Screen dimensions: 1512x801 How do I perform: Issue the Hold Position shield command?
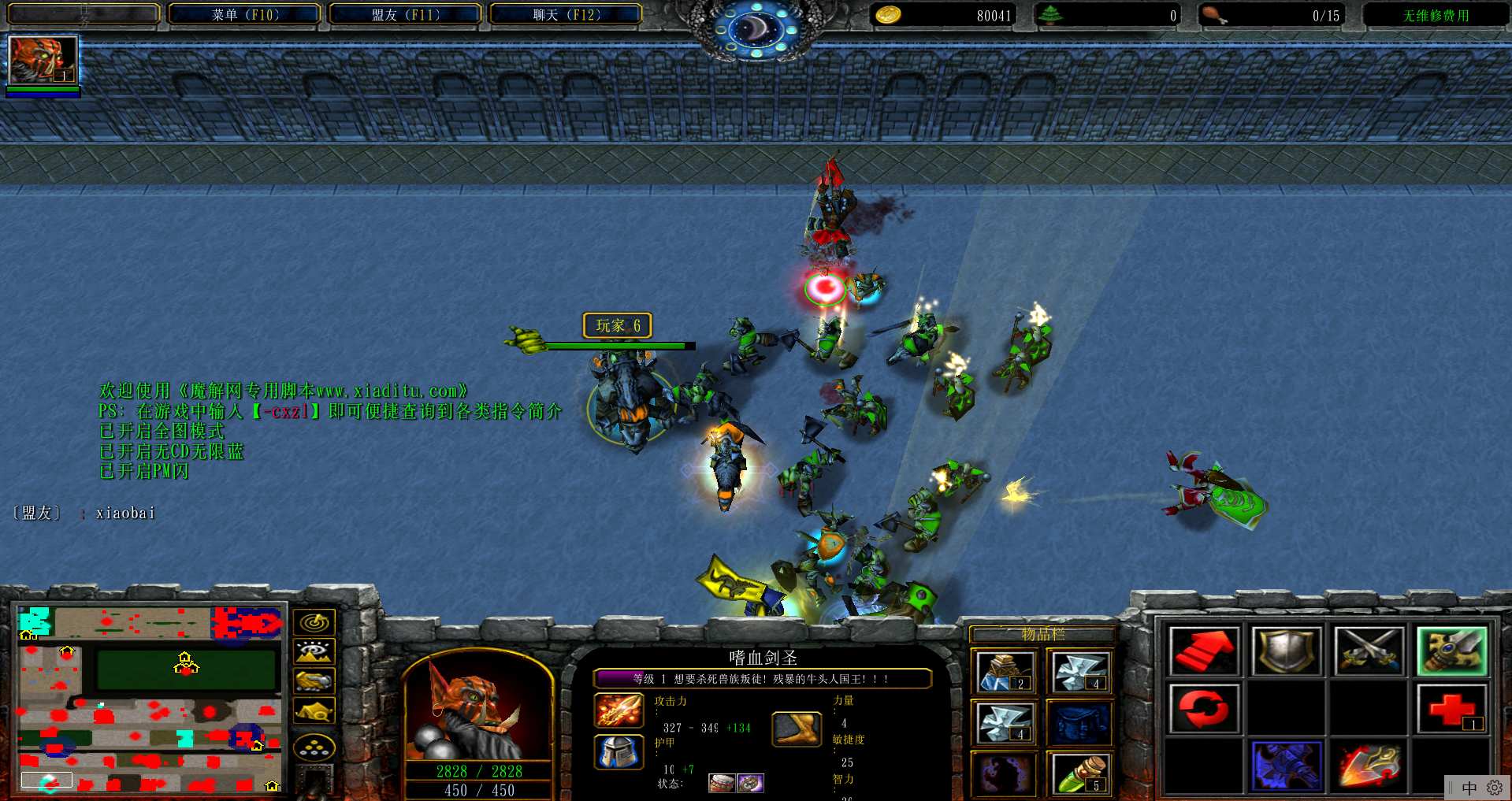(1286, 651)
